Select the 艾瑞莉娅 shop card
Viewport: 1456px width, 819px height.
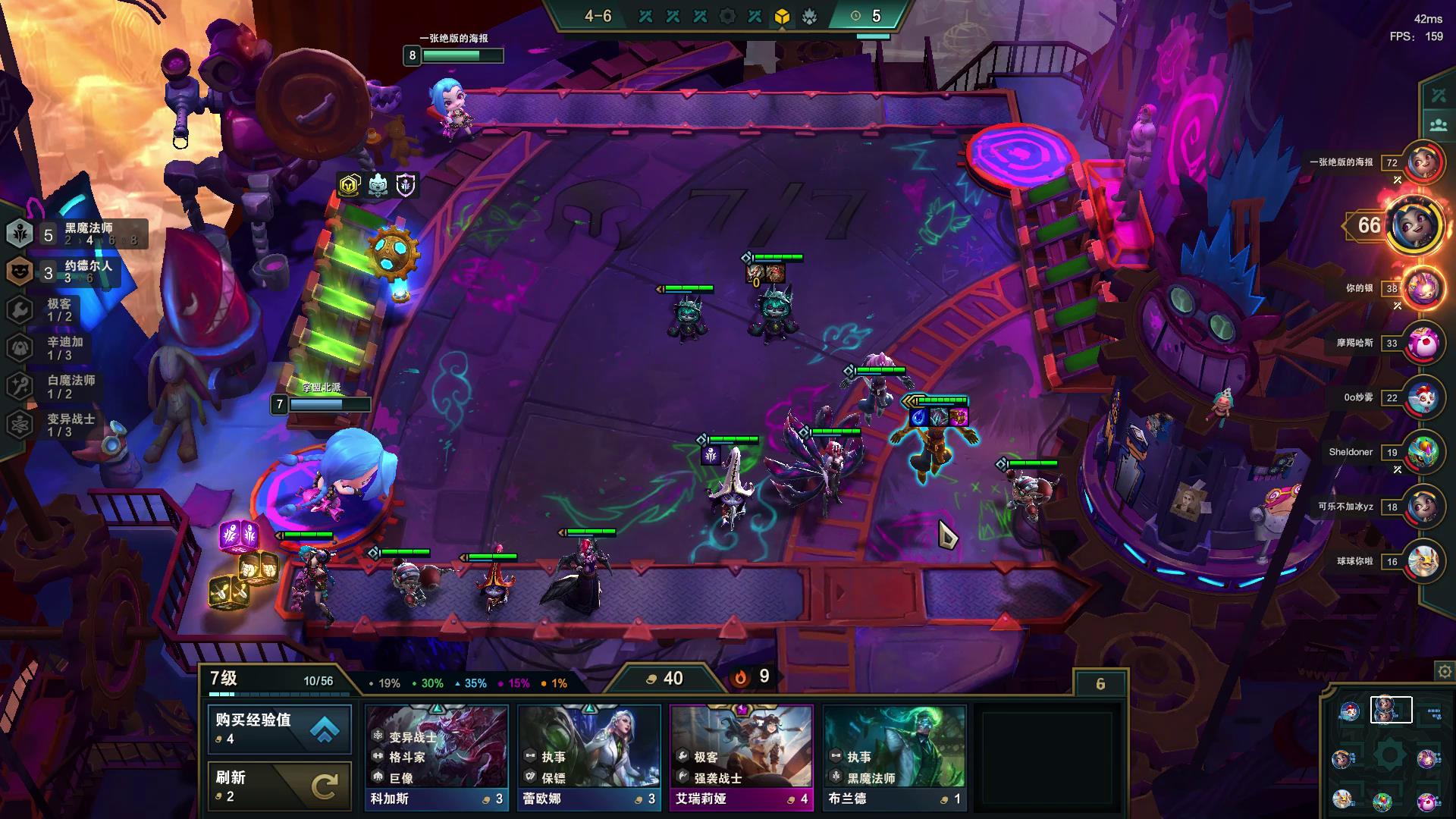tap(741, 757)
